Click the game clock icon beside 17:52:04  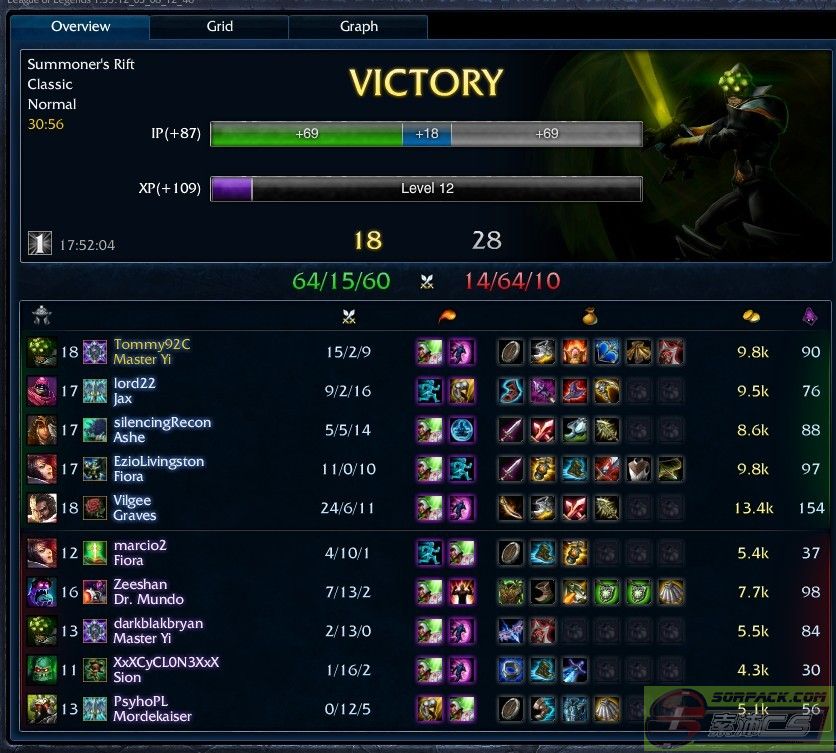pyautogui.click(x=40, y=243)
